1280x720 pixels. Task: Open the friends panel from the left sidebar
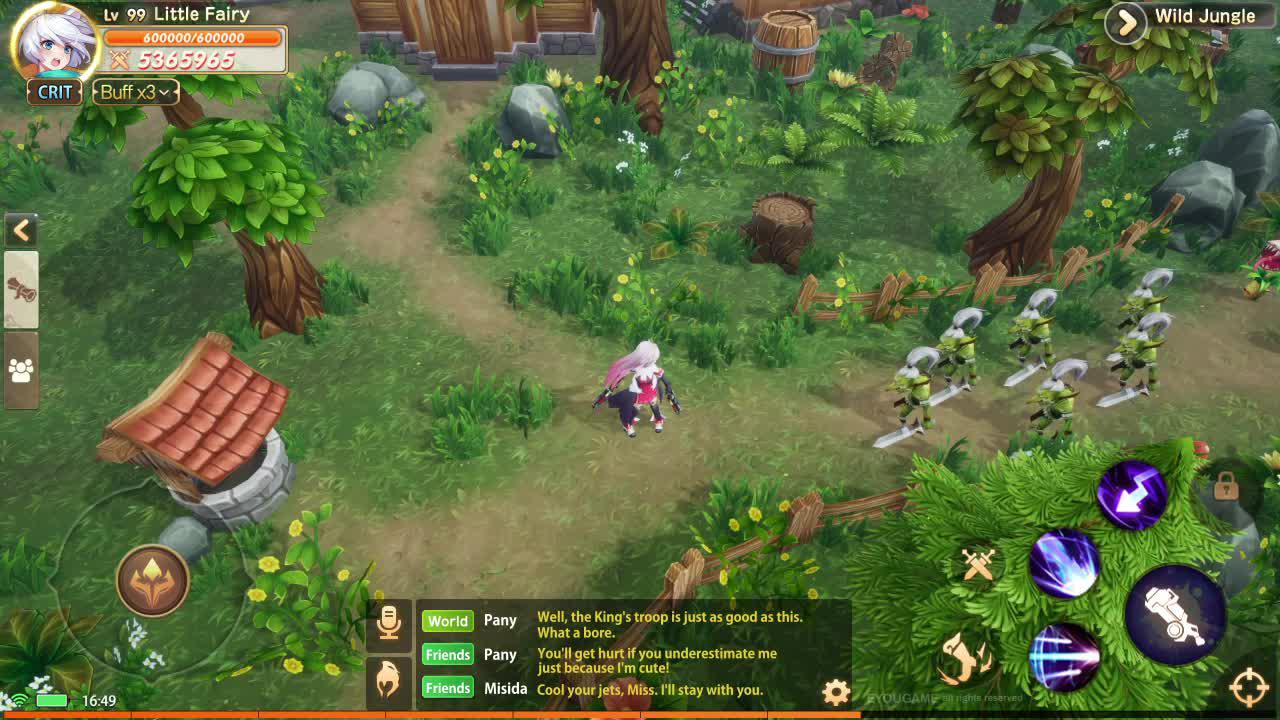(x=20, y=364)
